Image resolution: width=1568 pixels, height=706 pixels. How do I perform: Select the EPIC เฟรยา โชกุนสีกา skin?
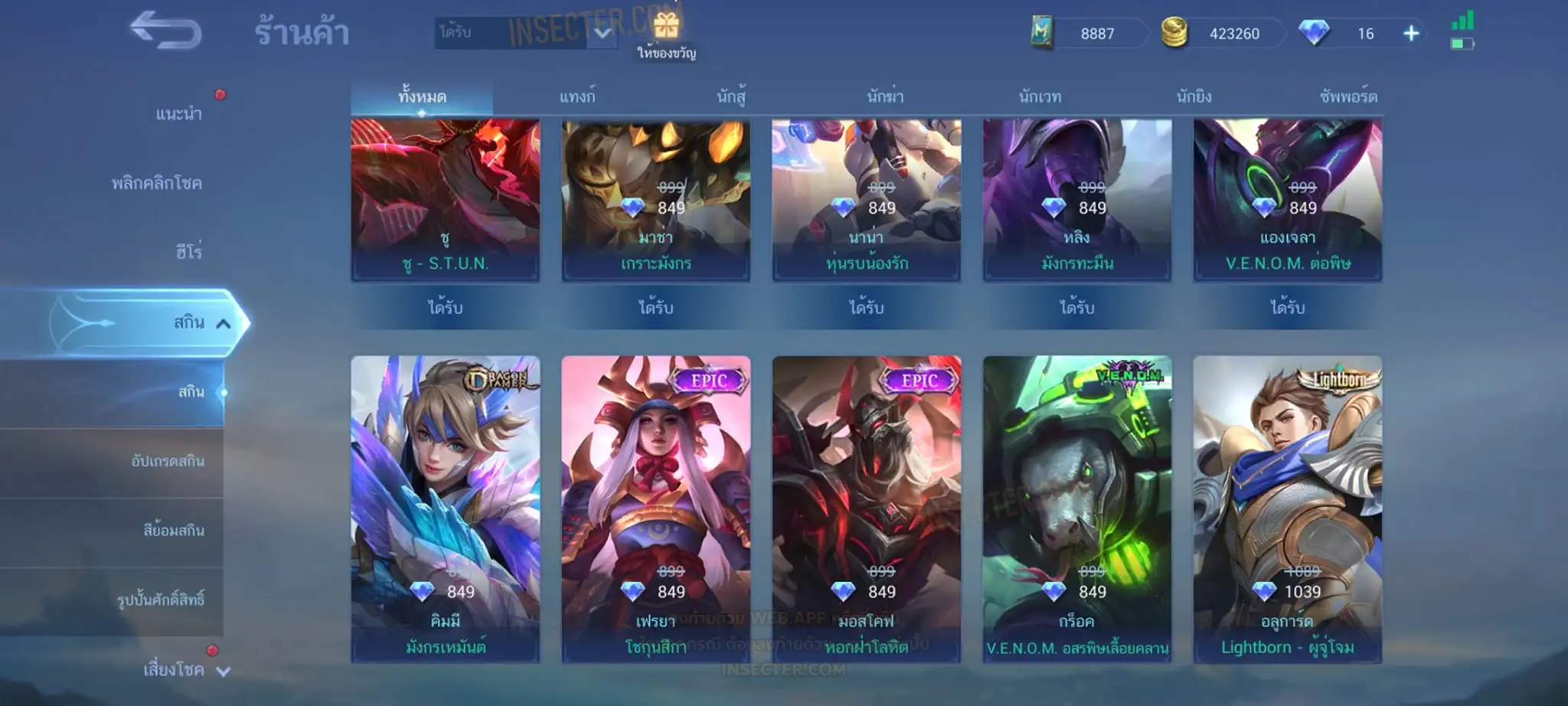(x=655, y=508)
